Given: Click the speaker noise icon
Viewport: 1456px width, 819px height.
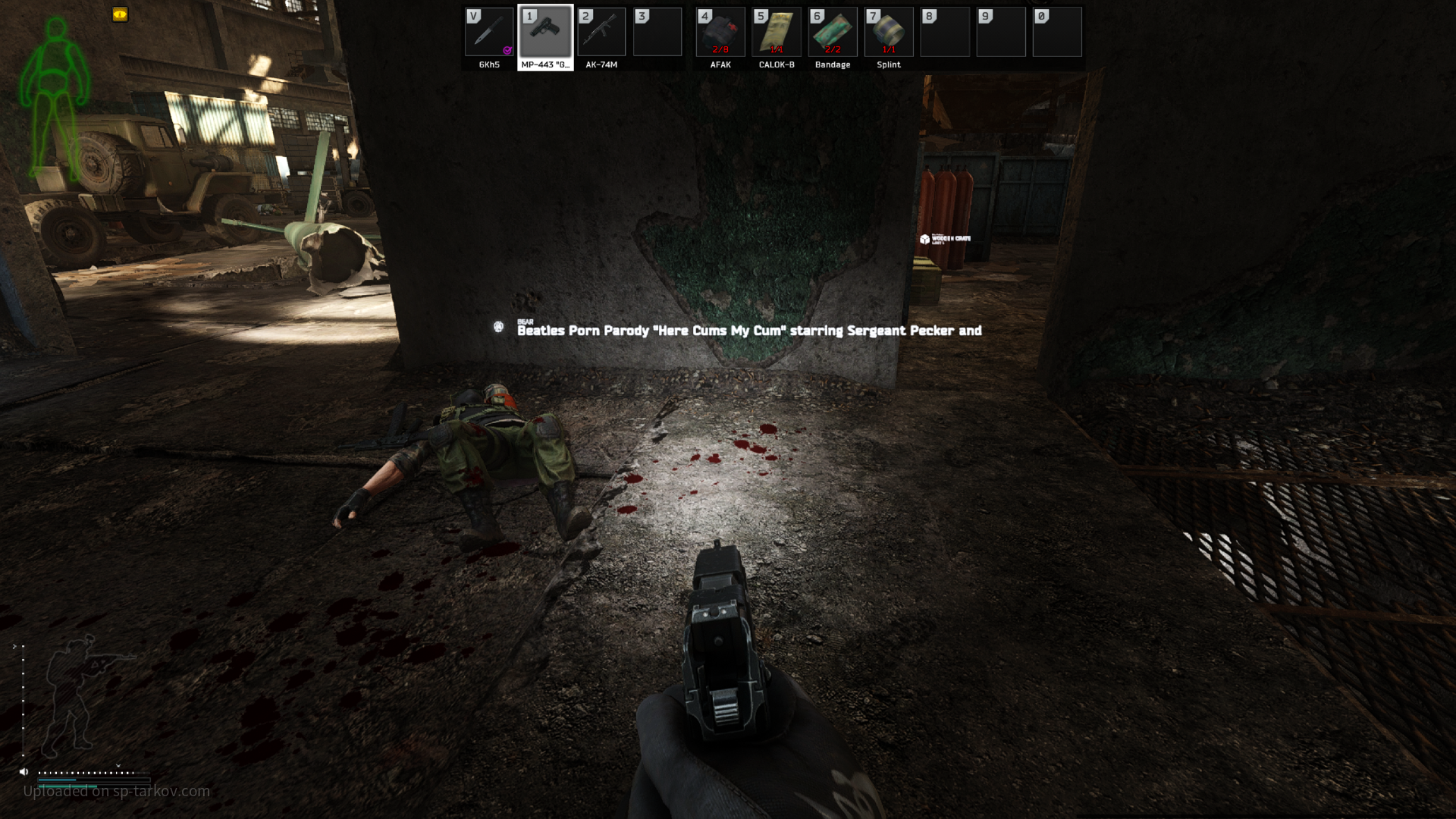Looking at the screenshot, I should click(24, 772).
